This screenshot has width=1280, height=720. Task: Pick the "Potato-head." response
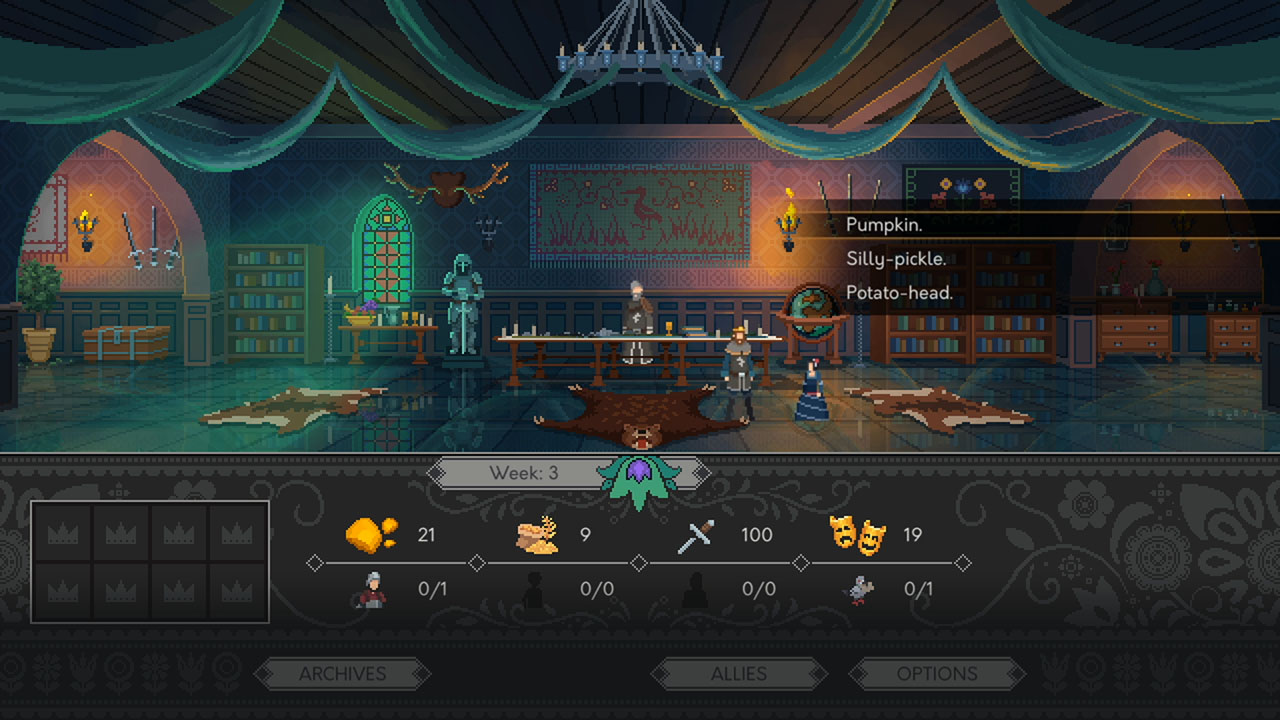click(x=898, y=291)
